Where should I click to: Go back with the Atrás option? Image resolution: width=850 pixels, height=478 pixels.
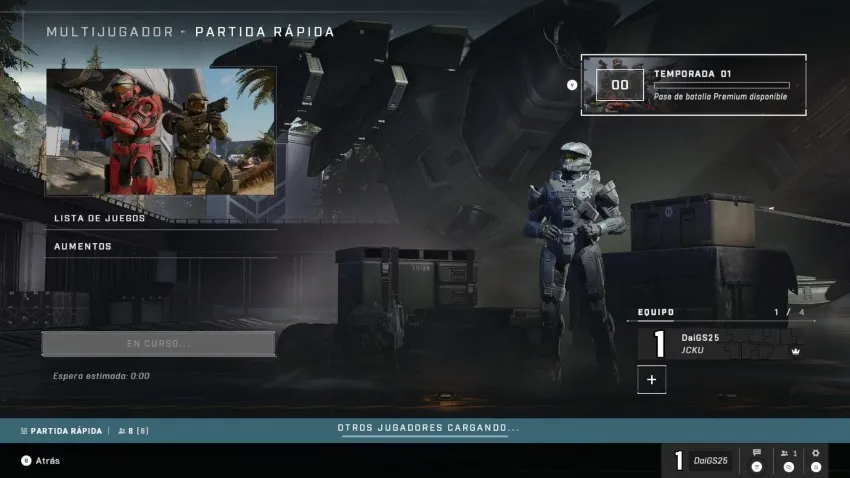[x=41, y=461]
